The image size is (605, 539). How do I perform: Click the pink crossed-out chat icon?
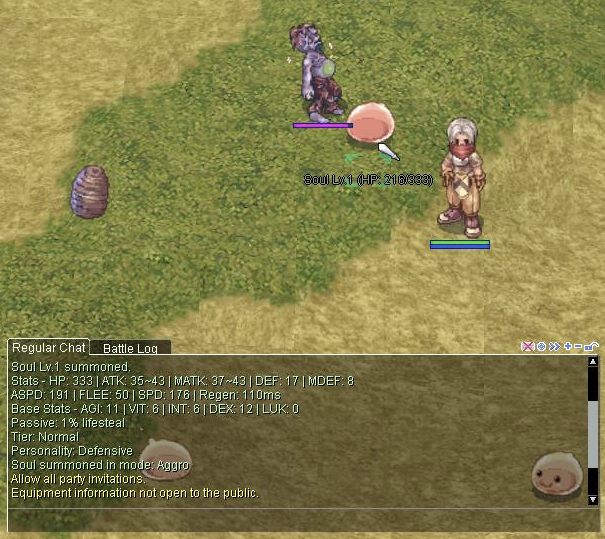tap(528, 347)
